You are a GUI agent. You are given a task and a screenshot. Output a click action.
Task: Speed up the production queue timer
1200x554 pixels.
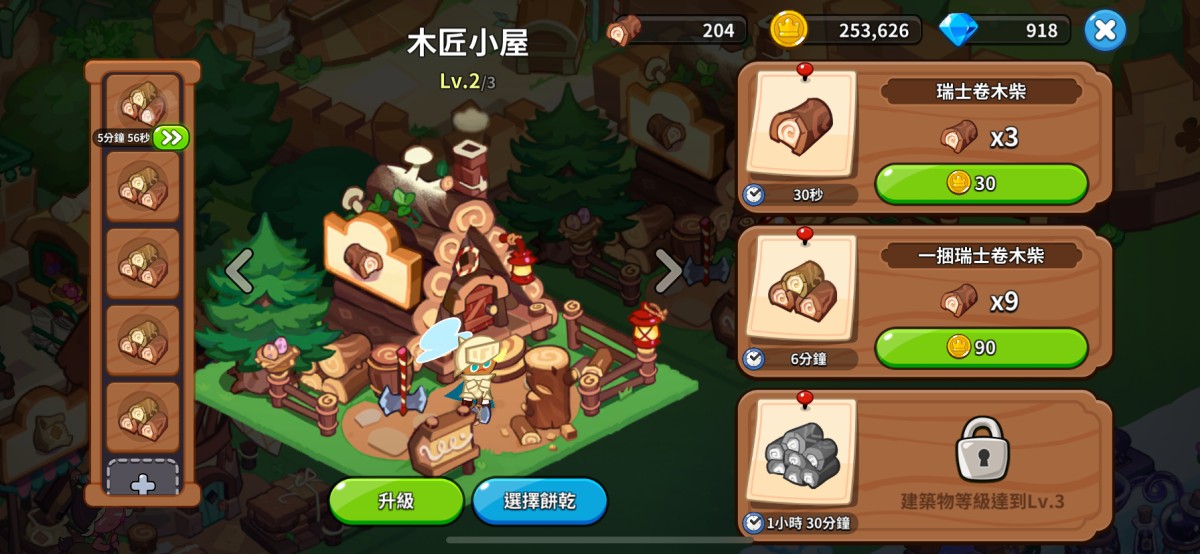click(171, 137)
